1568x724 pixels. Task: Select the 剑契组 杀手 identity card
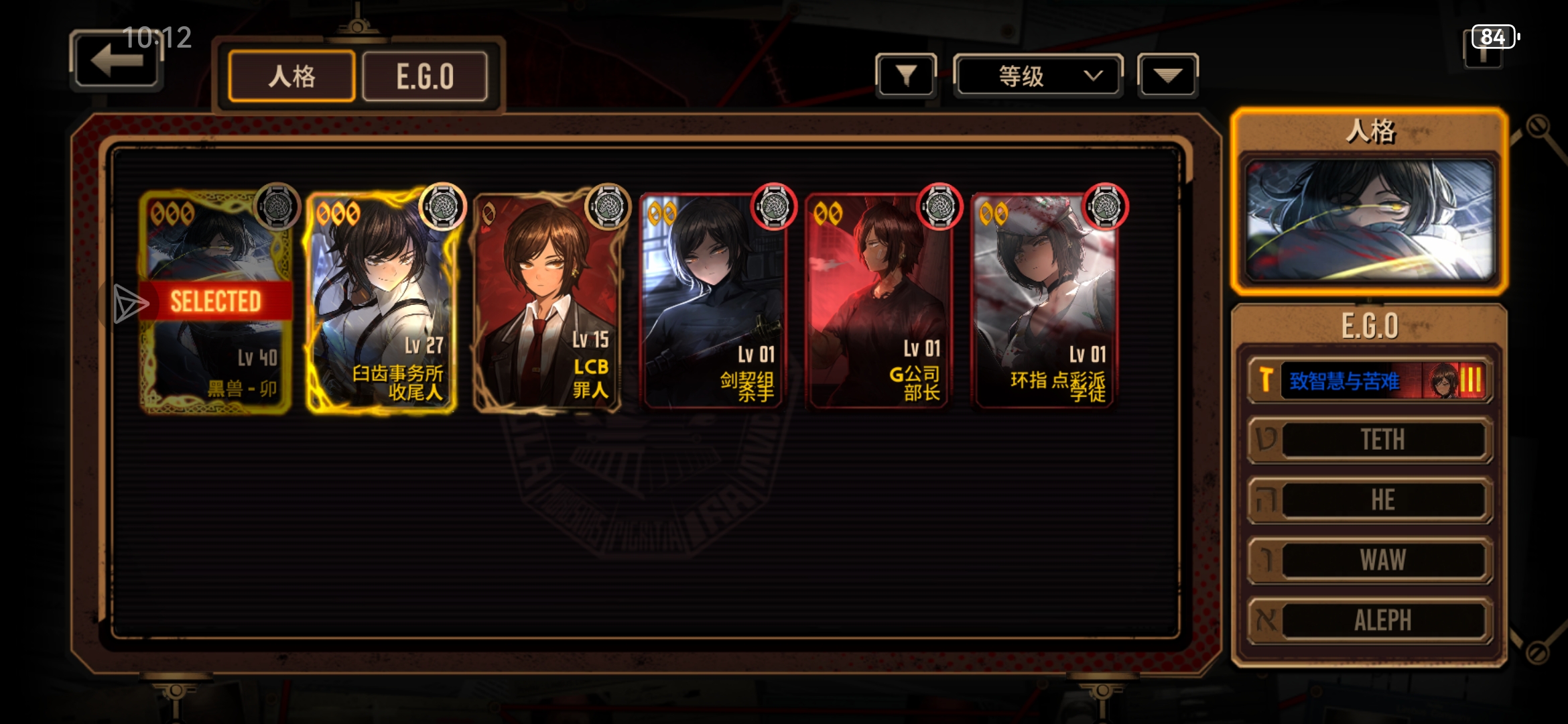pyautogui.click(x=714, y=302)
